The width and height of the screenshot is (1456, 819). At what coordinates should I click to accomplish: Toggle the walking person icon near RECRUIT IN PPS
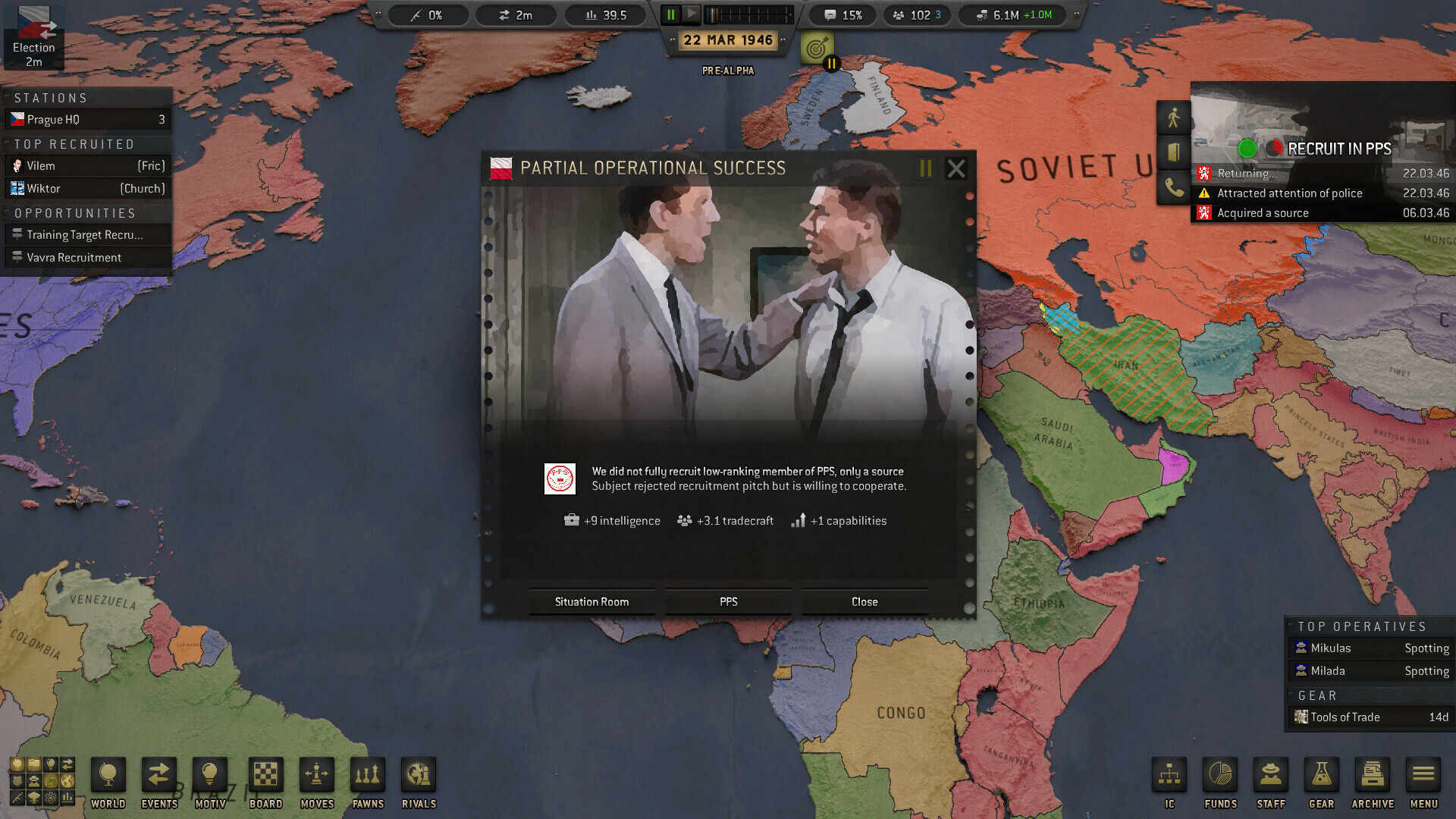[x=1174, y=118]
